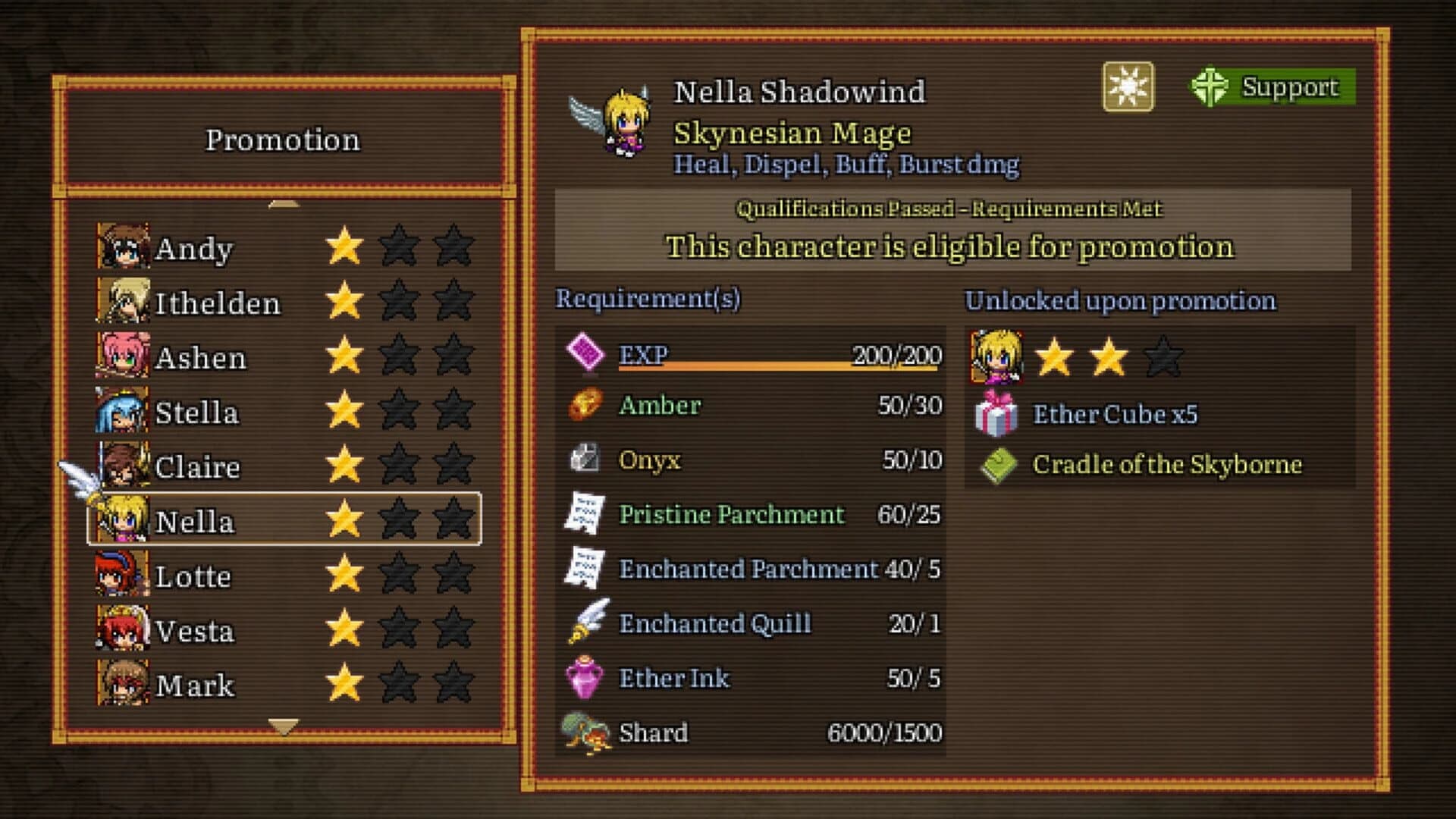Collapse the Unlocked upon promotion panel
This screenshot has height=819, width=1456.
[1119, 300]
